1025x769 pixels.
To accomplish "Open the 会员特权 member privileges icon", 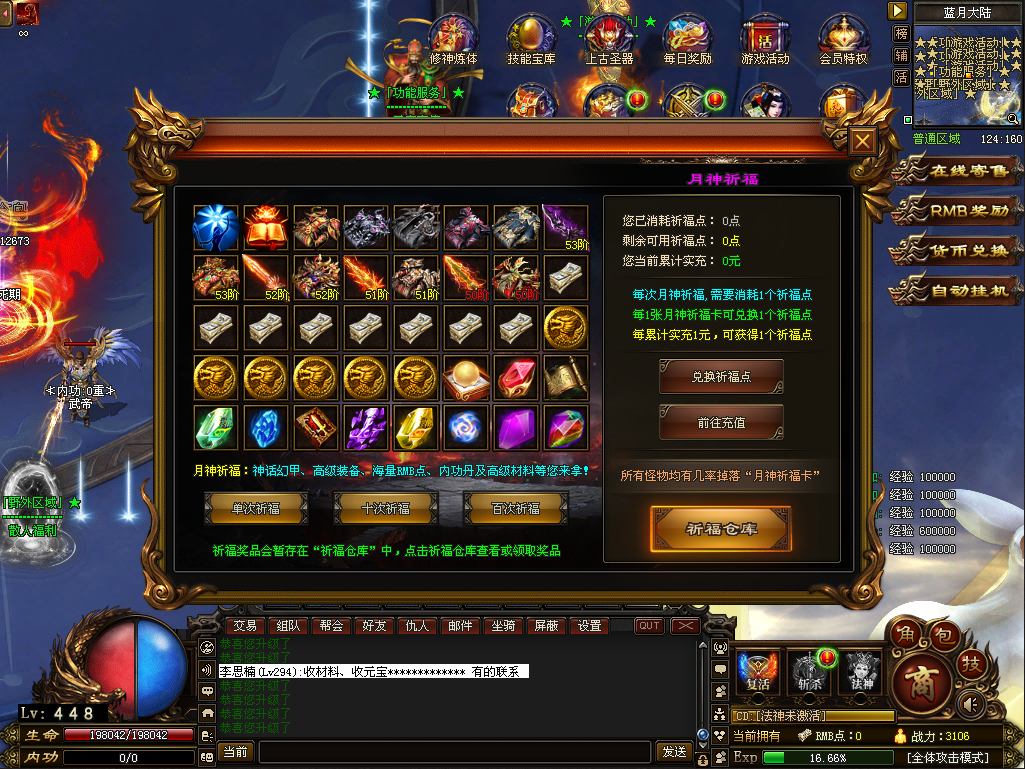I will (843, 40).
